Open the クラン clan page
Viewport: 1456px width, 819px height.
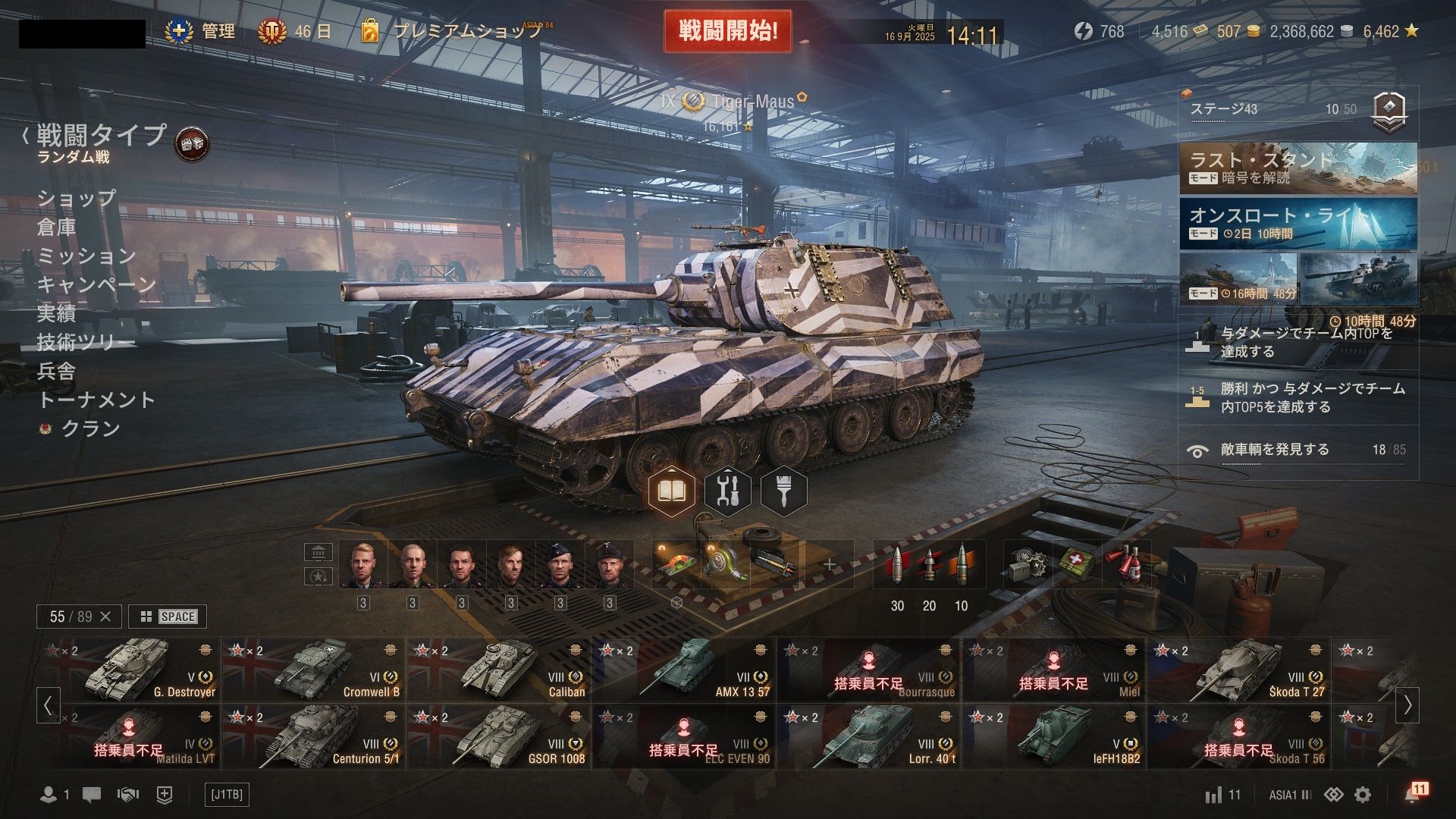click(90, 428)
